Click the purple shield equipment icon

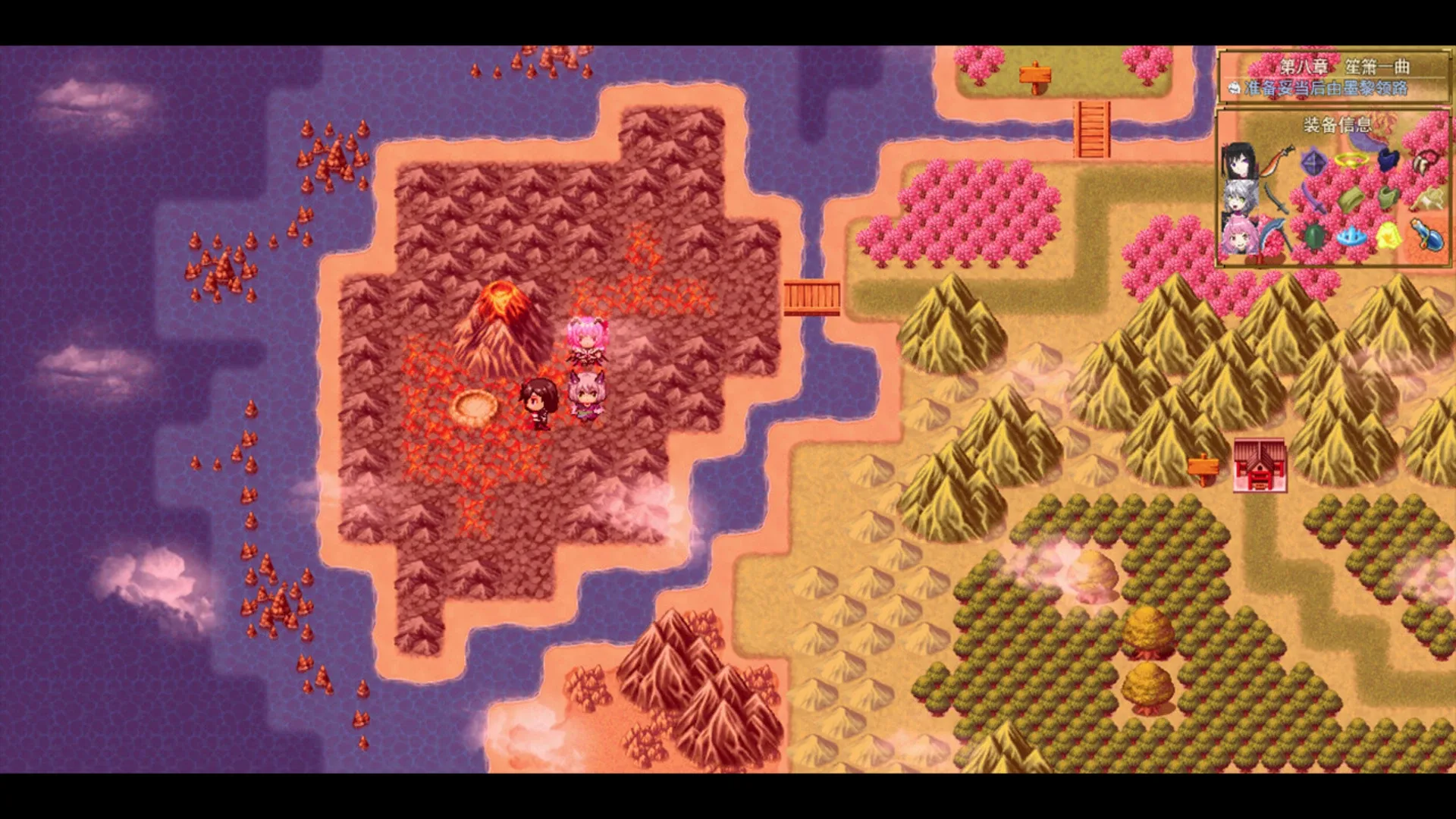click(x=1312, y=162)
